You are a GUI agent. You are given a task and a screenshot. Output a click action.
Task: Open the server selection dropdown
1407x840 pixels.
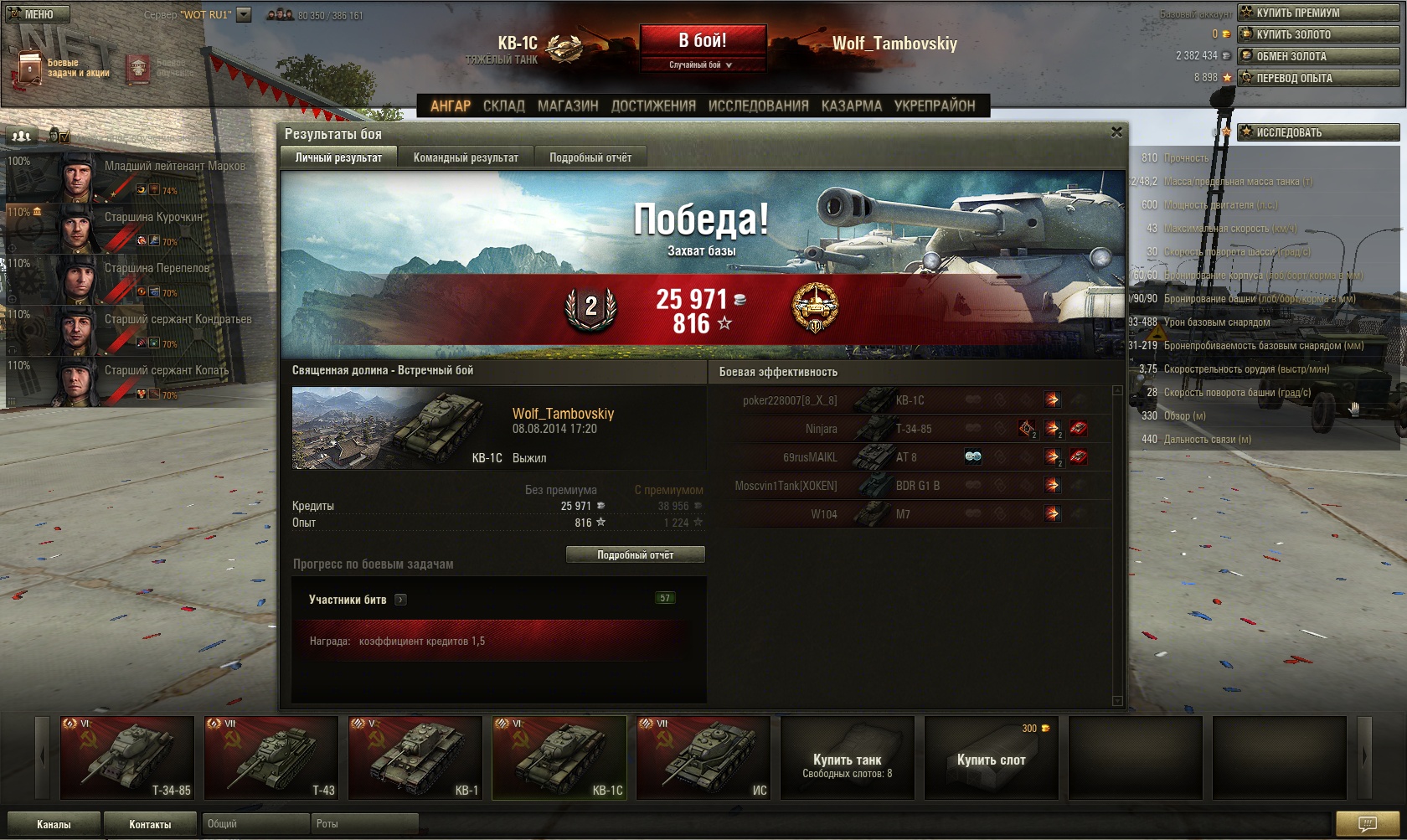tap(244, 14)
